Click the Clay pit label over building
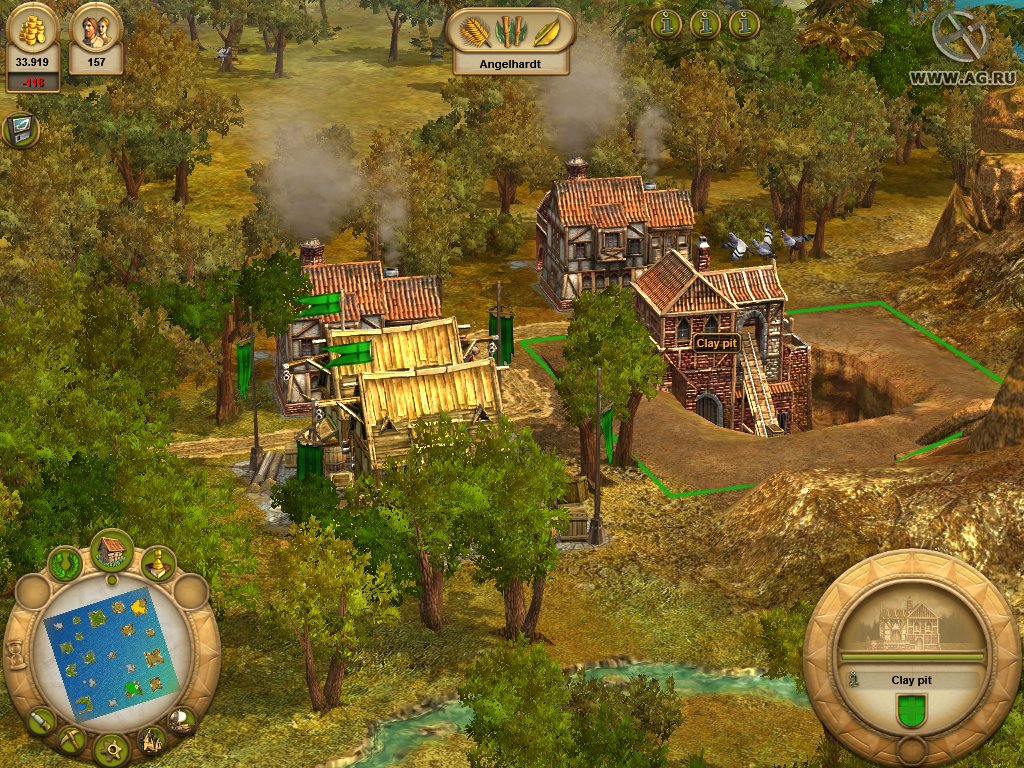The width and height of the screenshot is (1024, 768). (x=716, y=342)
